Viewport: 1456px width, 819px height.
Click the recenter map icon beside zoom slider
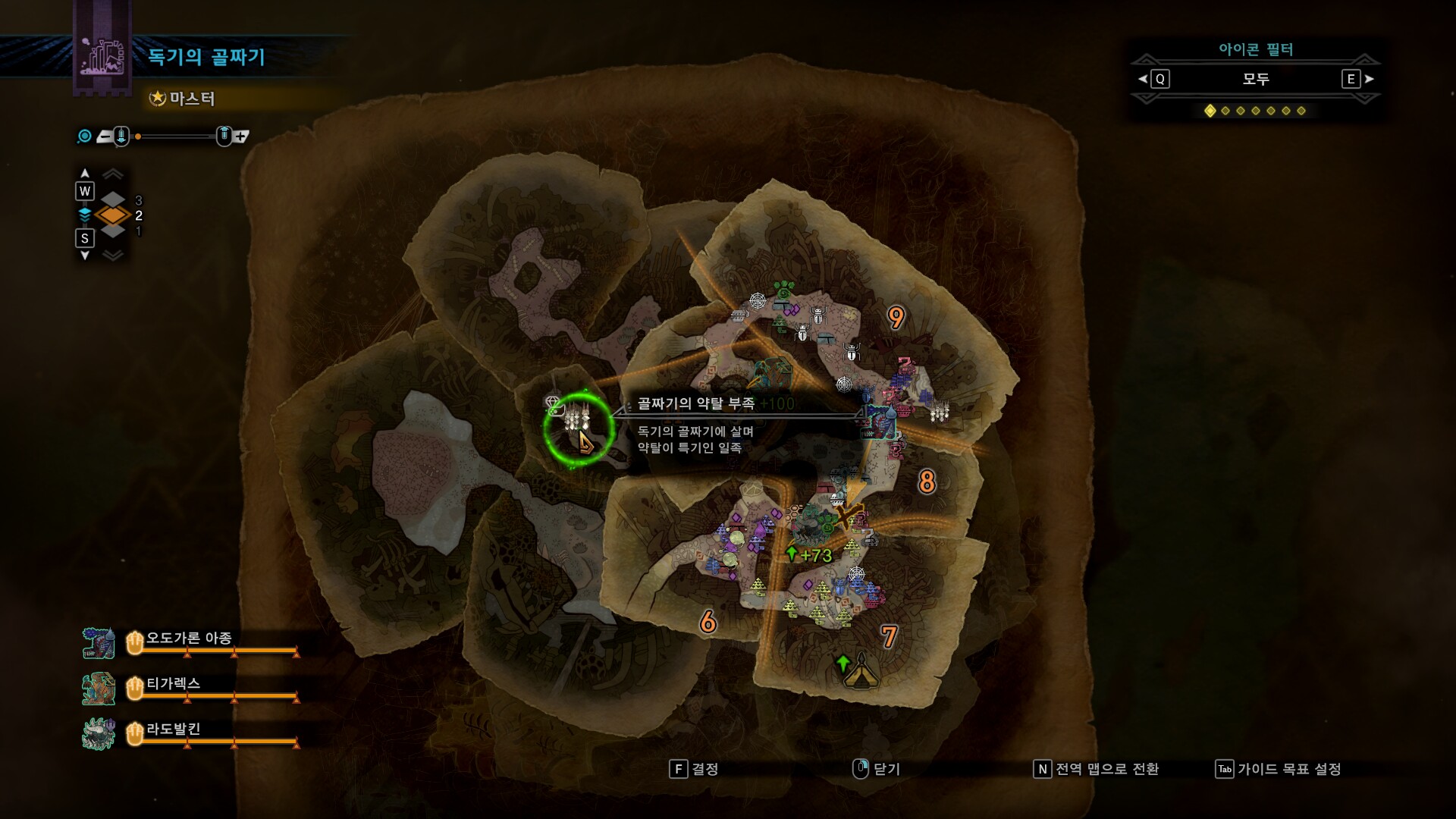[85, 136]
